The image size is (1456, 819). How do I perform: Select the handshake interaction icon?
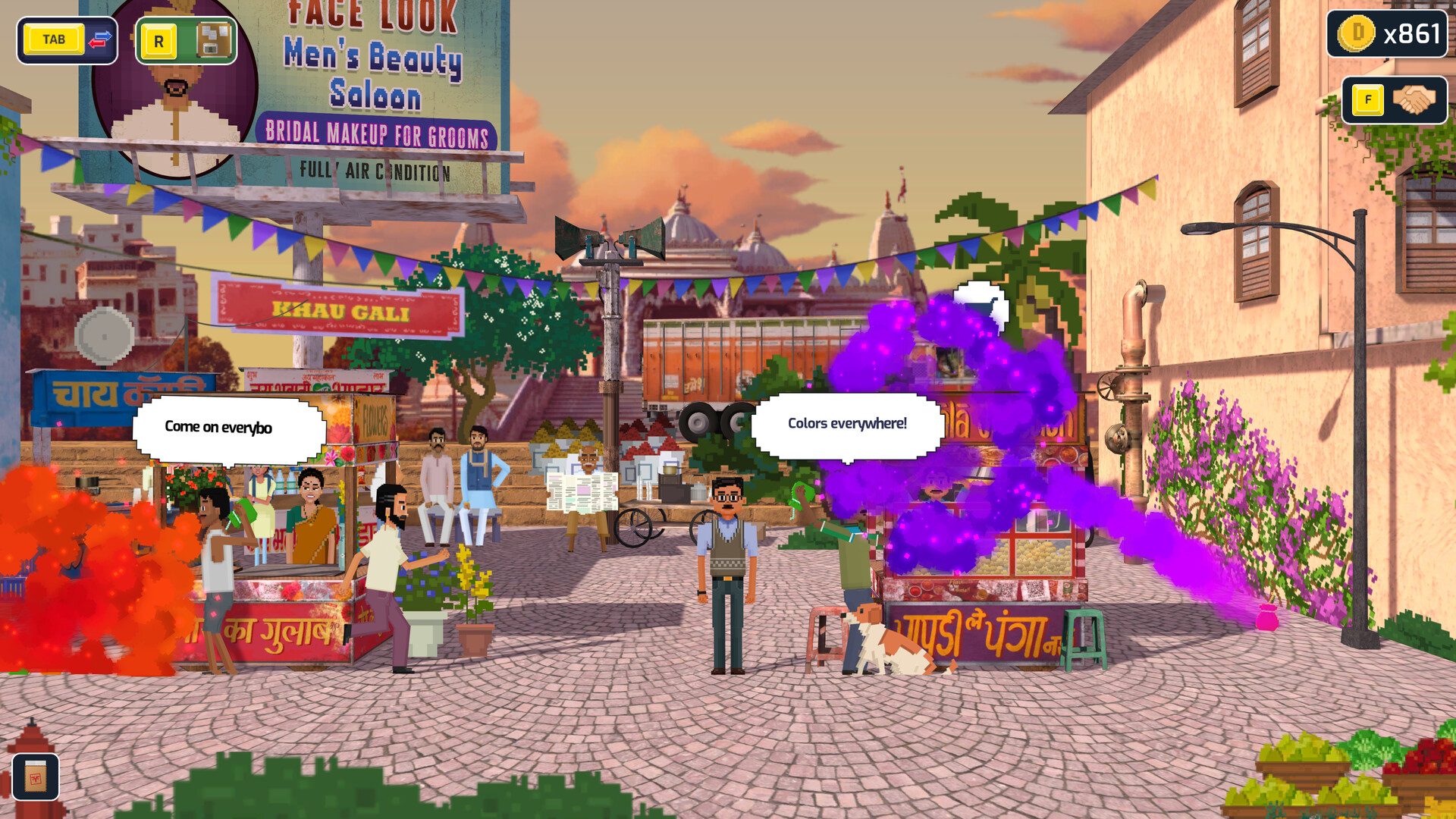[x=1414, y=100]
